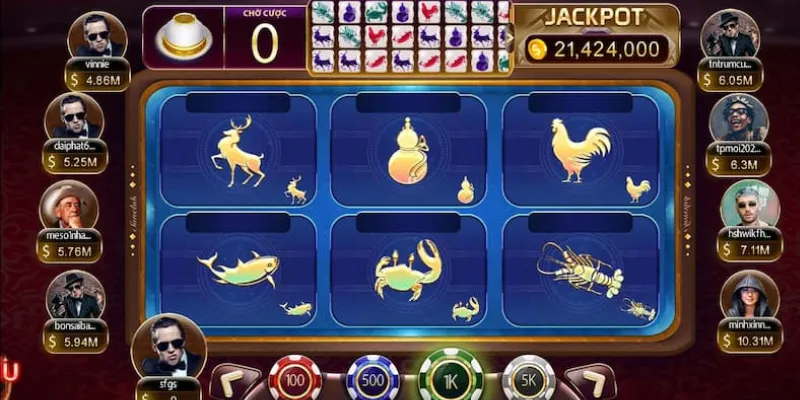Open the result history grid

tap(408, 37)
